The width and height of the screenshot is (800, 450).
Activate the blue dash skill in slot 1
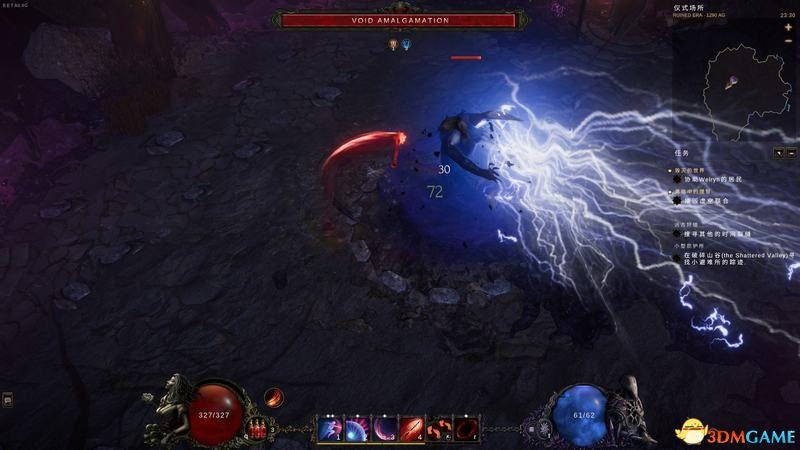(330, 430)
